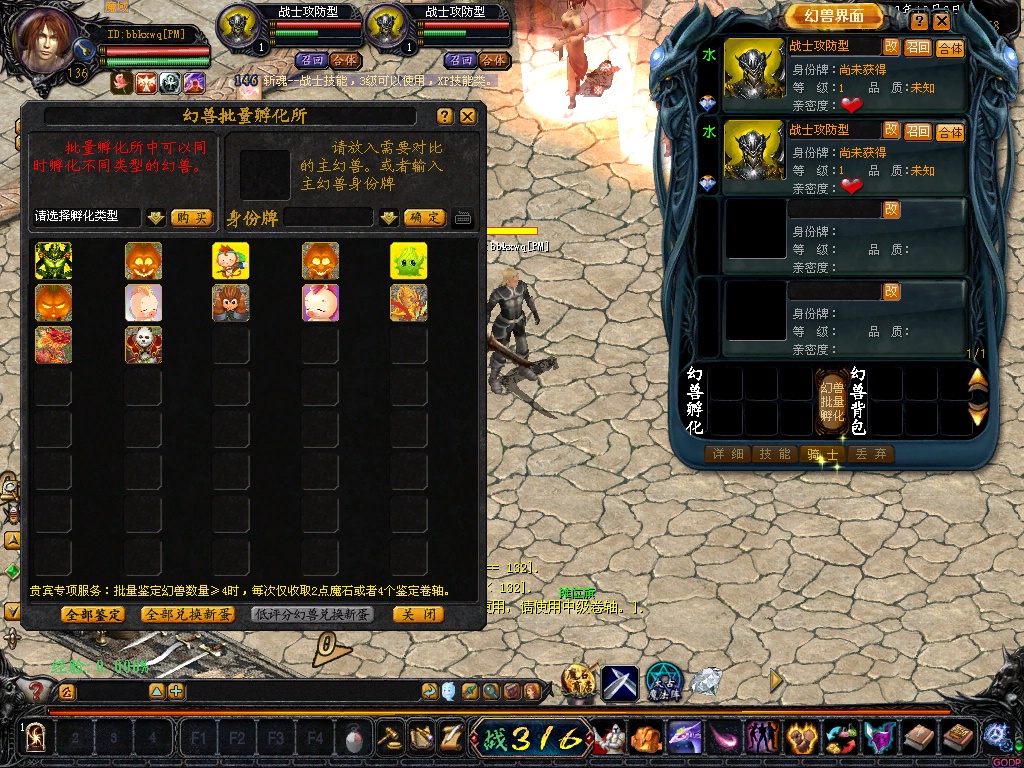Click the 关闭 close button
Image resolution: width=1024 pixels, height=768 pixels.
click(417, 614)
